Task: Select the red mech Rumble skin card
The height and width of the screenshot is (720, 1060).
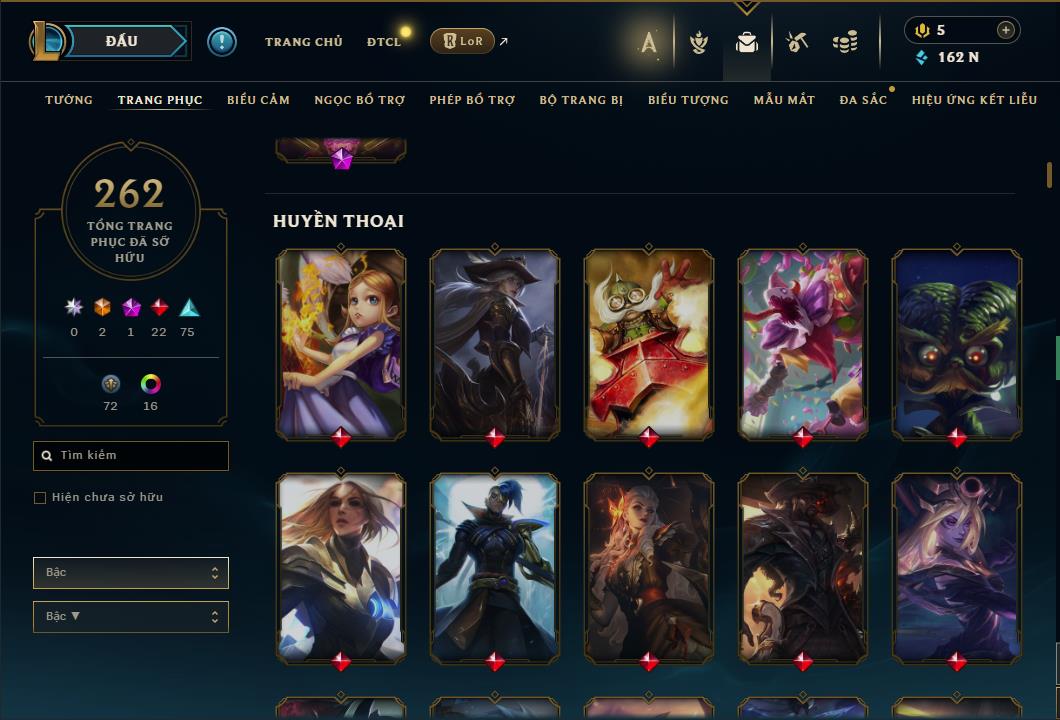Action: (x=649, y=342)
